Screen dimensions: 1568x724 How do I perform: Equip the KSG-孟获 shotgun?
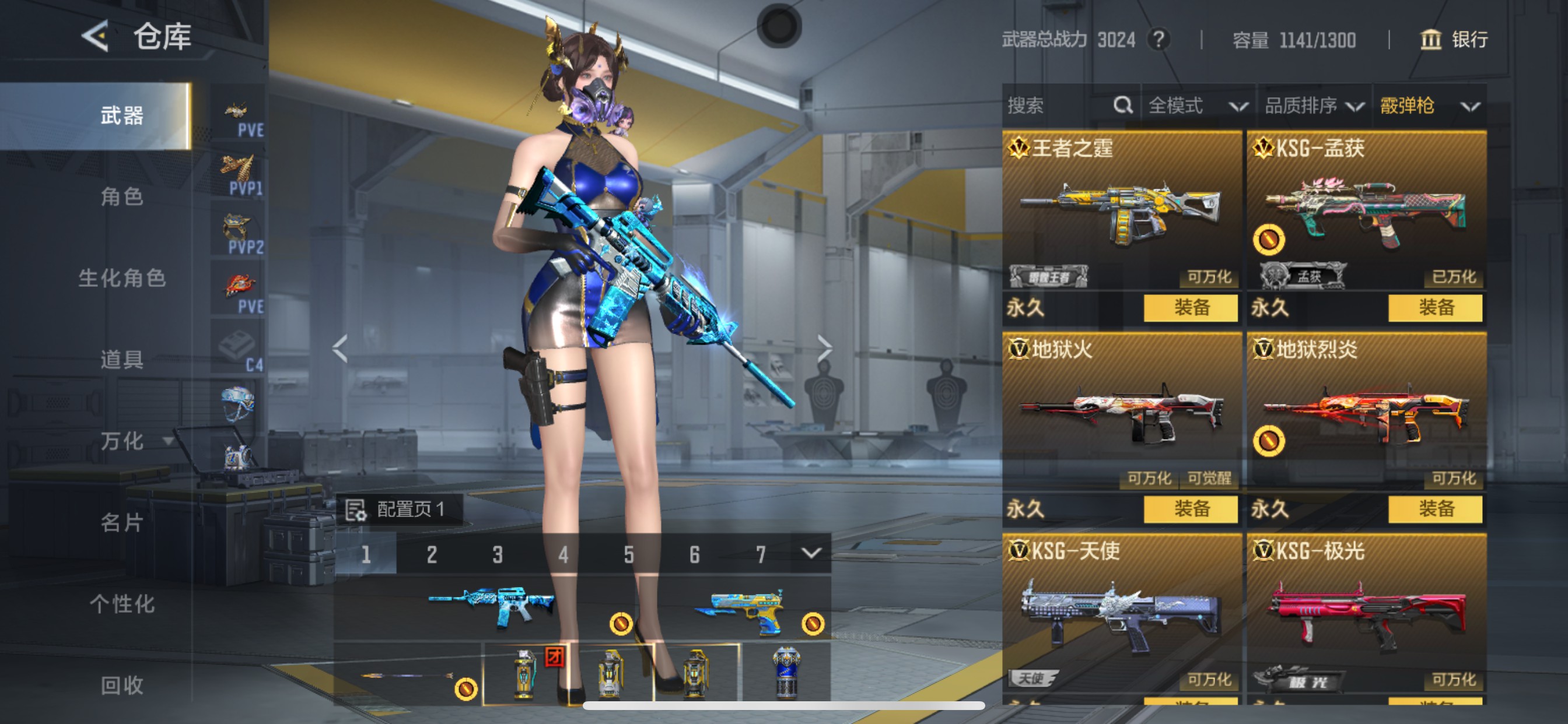[1434, 308]
